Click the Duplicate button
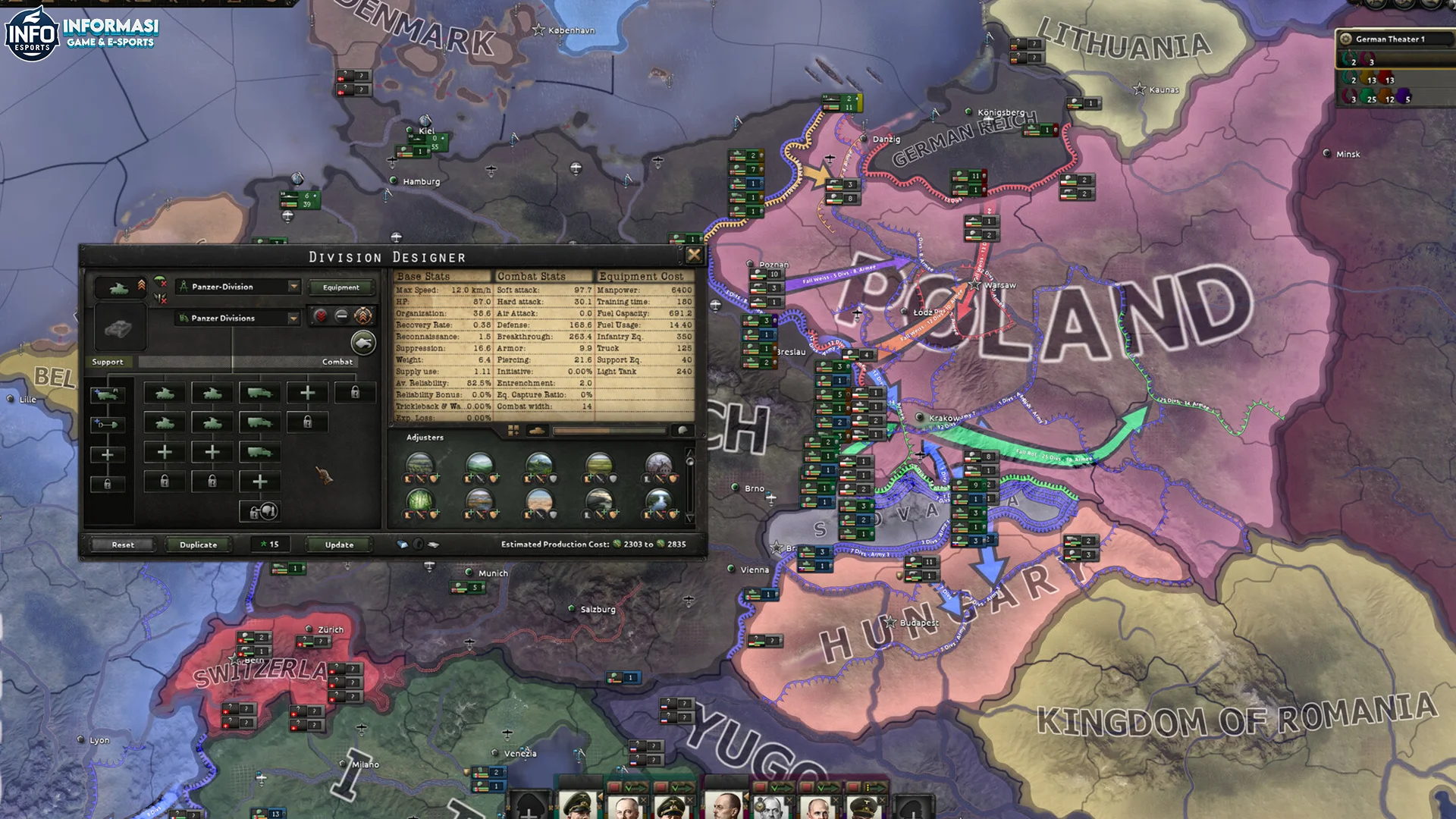Screen dimensions: 1456x819 (x=199, y=544)
